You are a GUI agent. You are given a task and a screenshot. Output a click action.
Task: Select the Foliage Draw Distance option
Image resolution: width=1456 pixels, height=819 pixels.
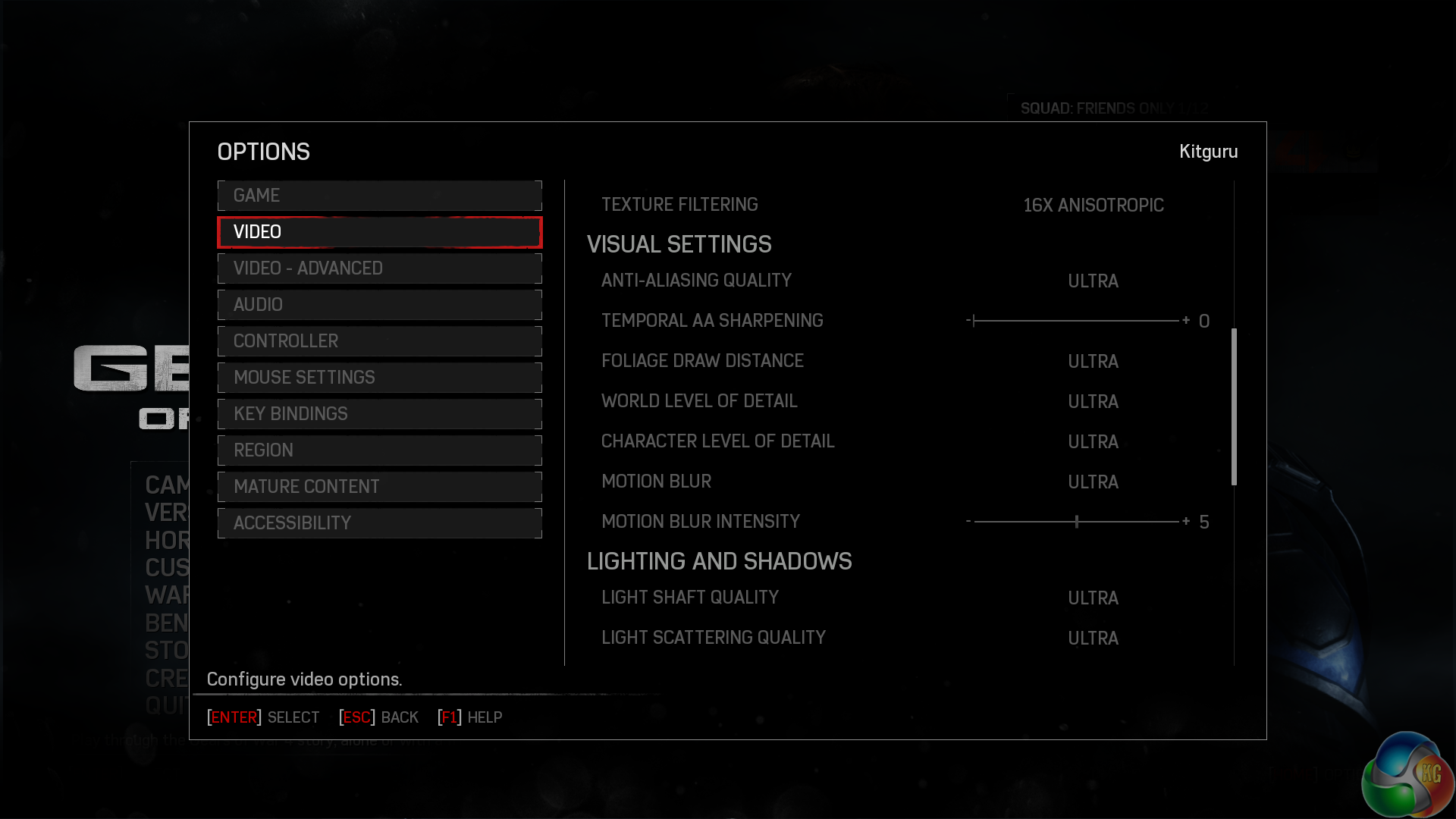point(1093,362)
